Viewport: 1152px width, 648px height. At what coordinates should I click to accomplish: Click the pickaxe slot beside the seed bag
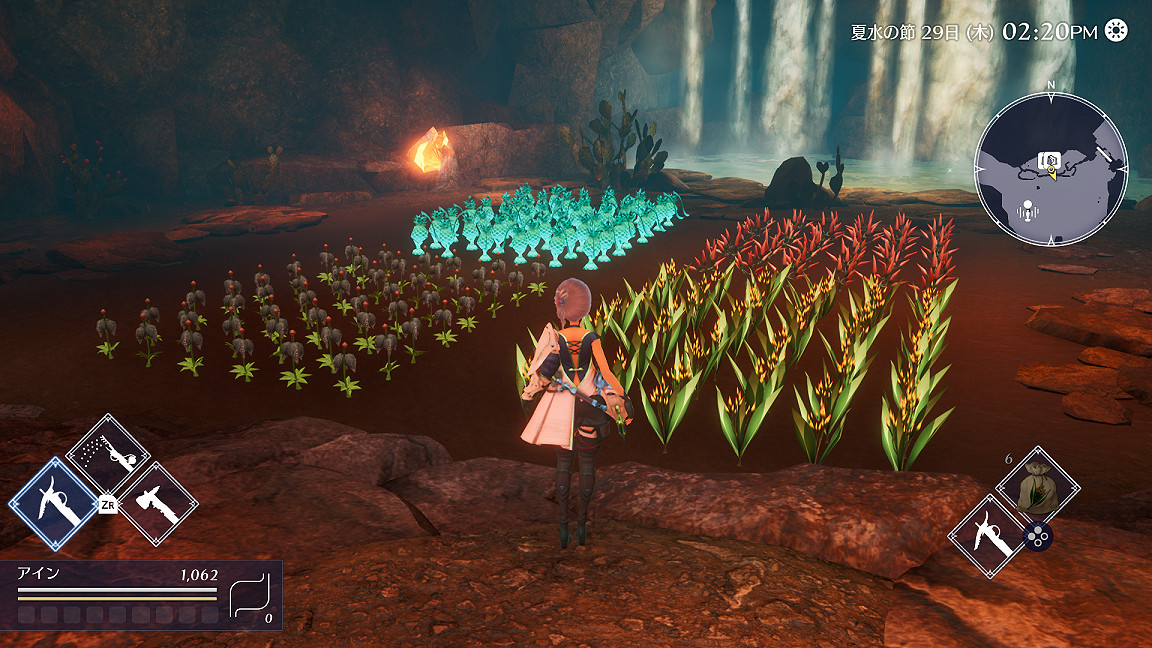(x=988, y=538)
